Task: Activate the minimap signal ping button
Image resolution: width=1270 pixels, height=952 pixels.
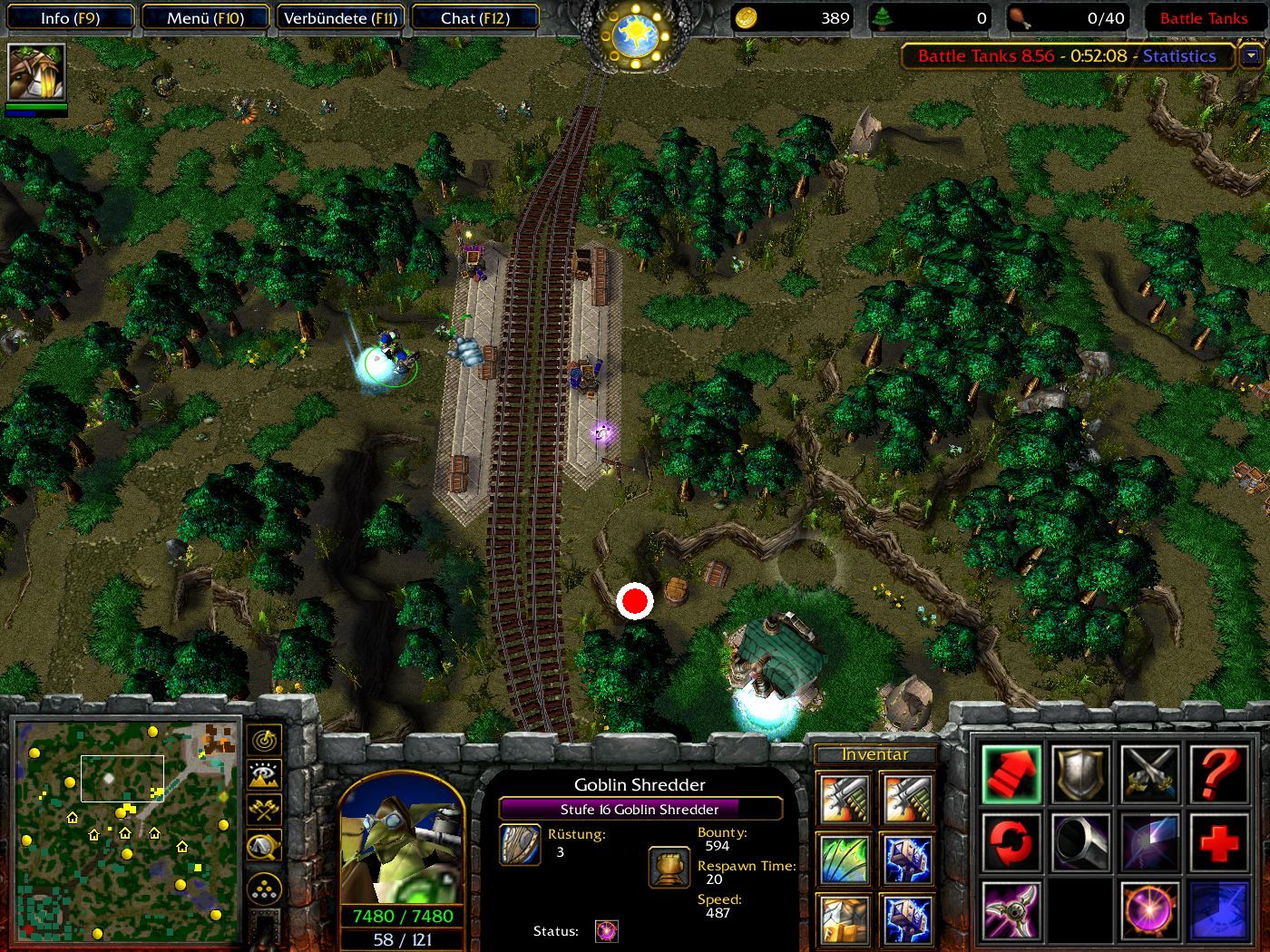Action: pos(264,741)
